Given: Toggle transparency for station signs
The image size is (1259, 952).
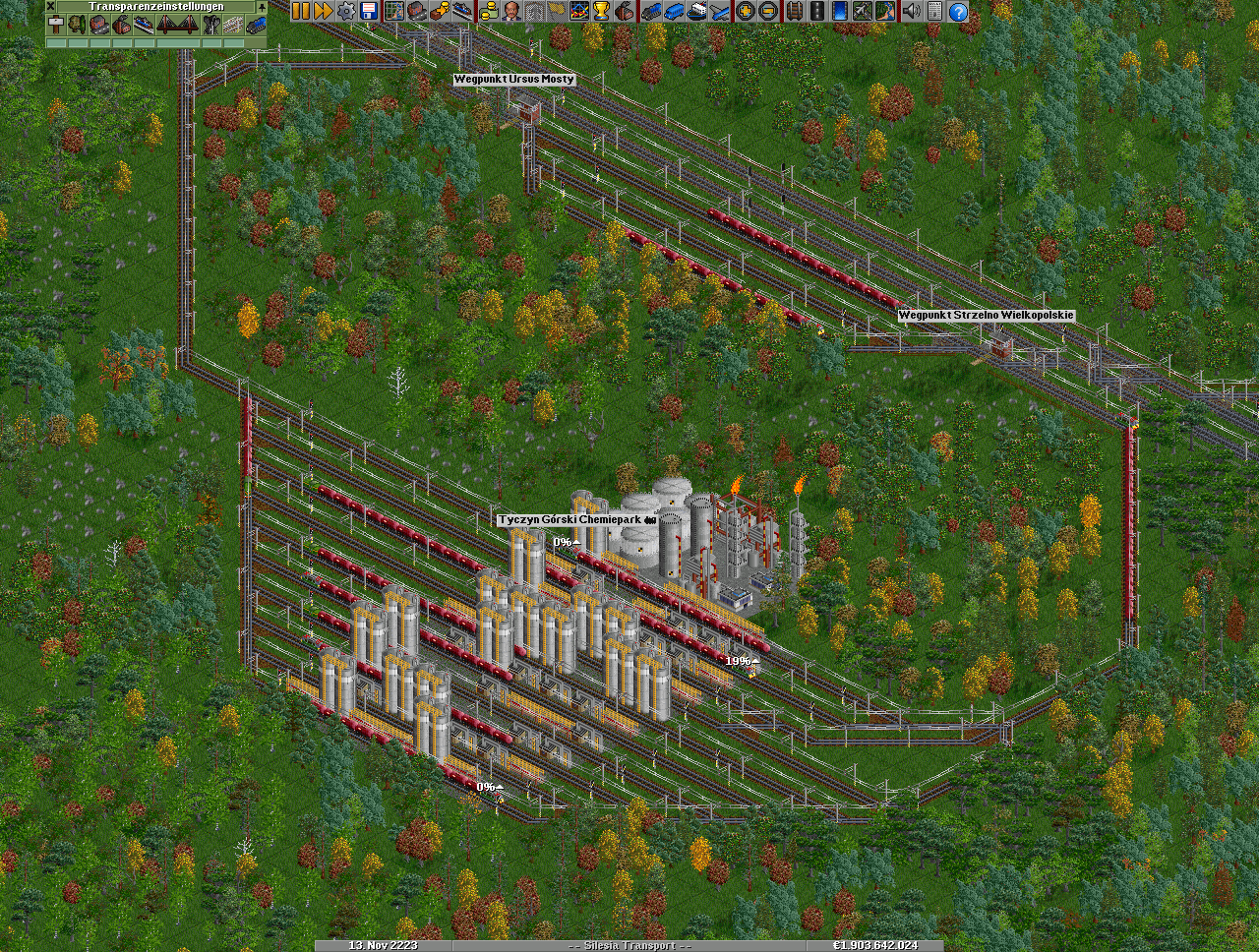Looking at the screenshot, I should (x=55, y=25).
